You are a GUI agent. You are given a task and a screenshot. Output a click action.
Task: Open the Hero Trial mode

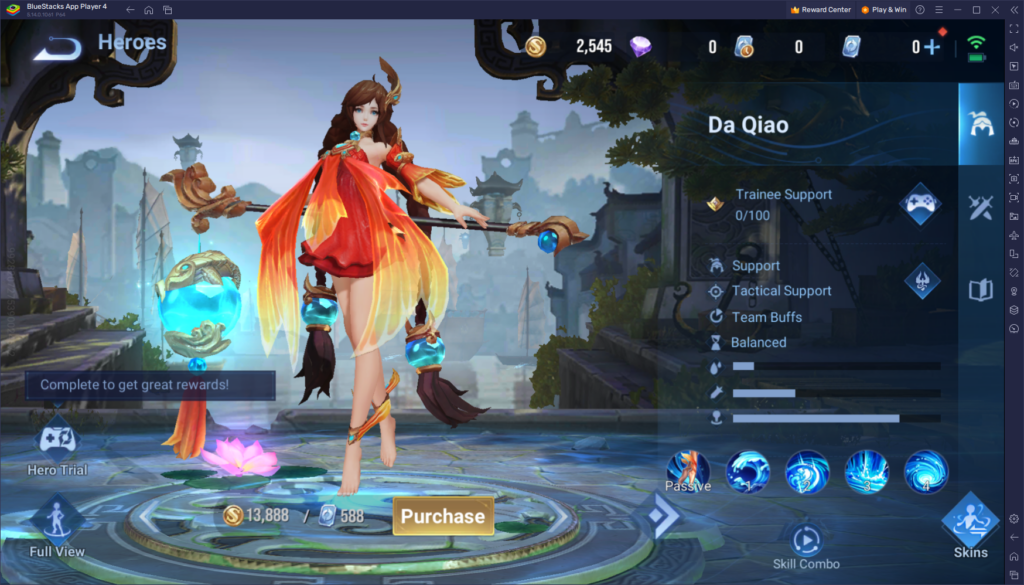tap(57, 445)
